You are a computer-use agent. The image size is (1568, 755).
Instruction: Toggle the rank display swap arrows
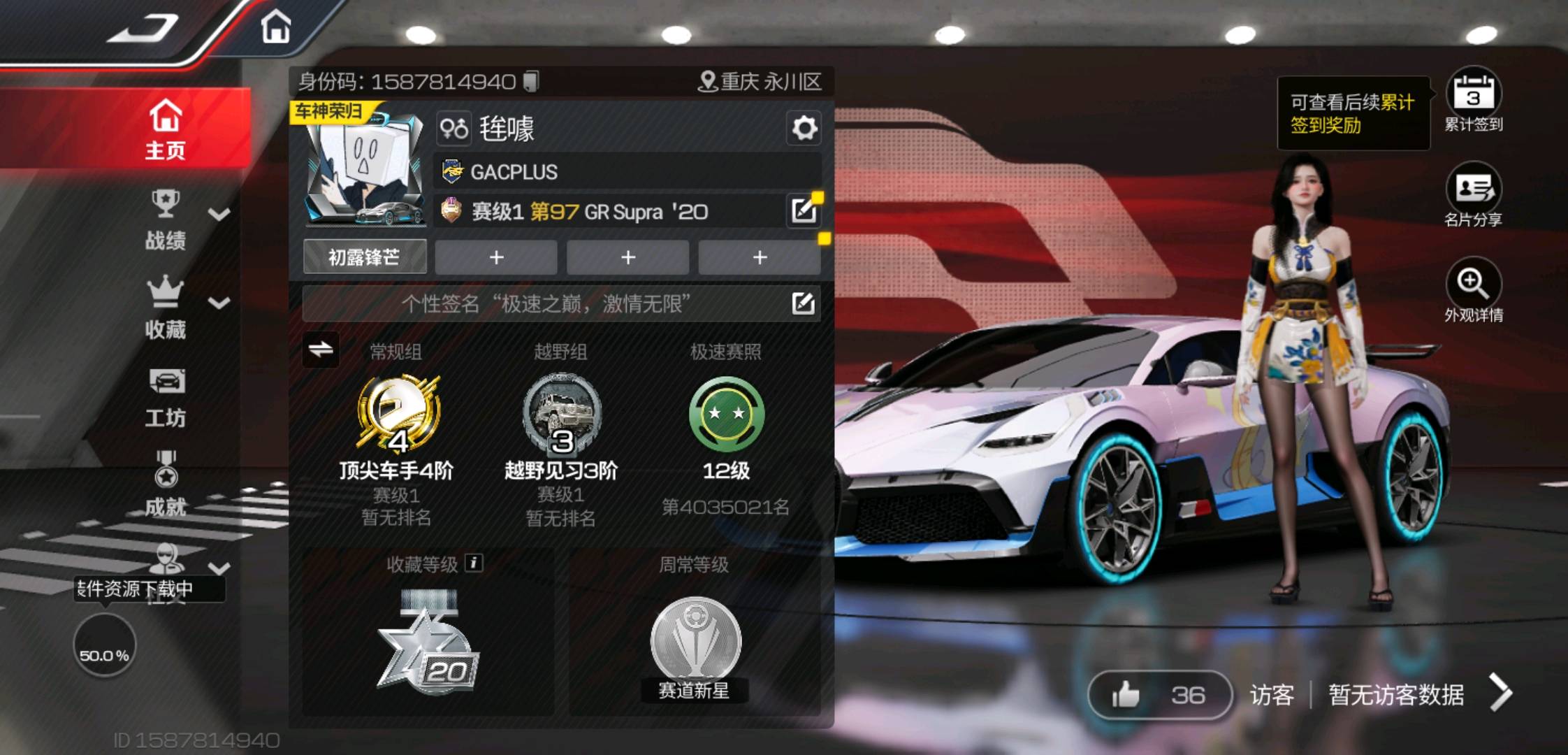click(321, 349)
